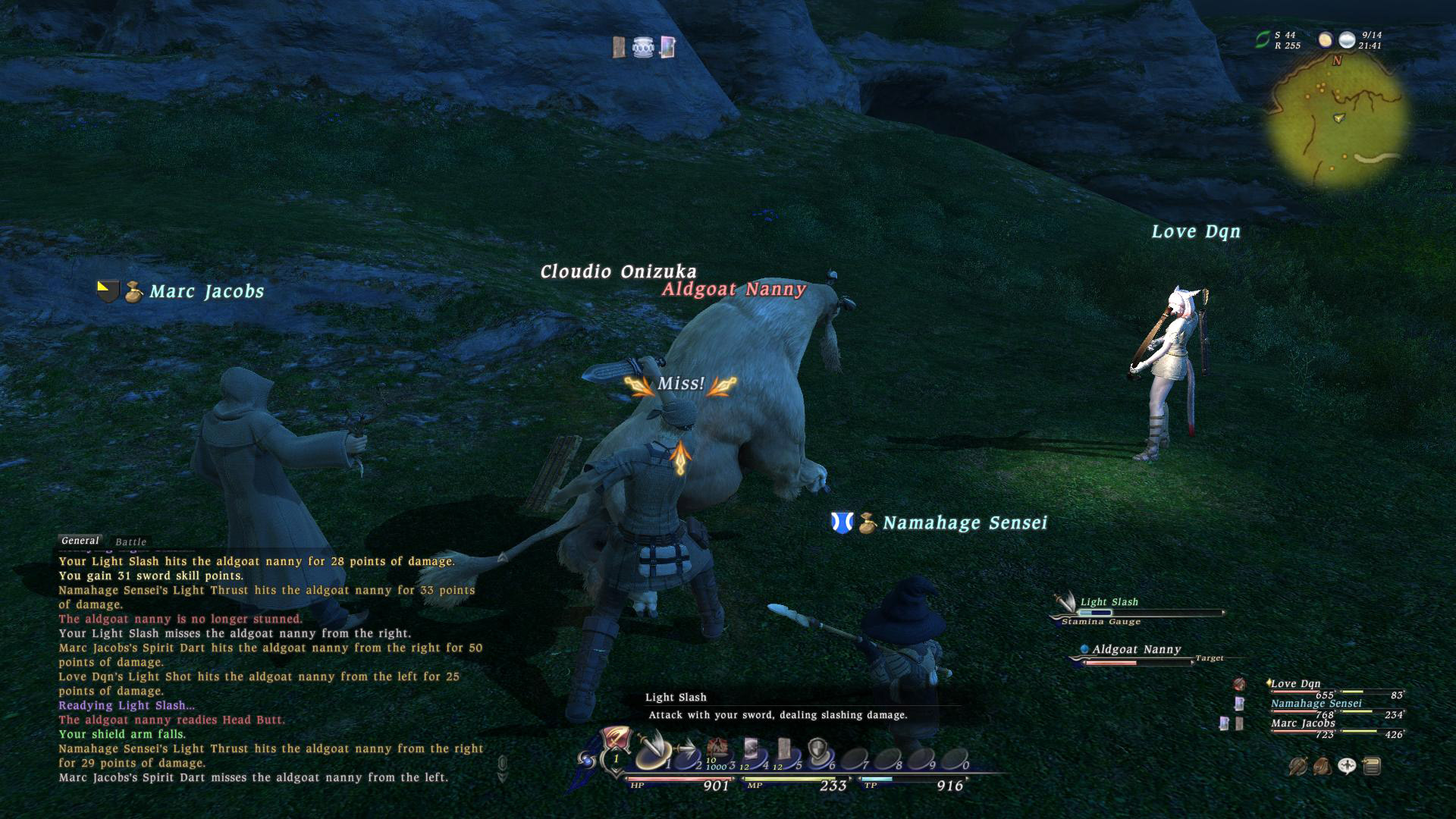Select Namahage Sensei in the party list

point(1316,704)
